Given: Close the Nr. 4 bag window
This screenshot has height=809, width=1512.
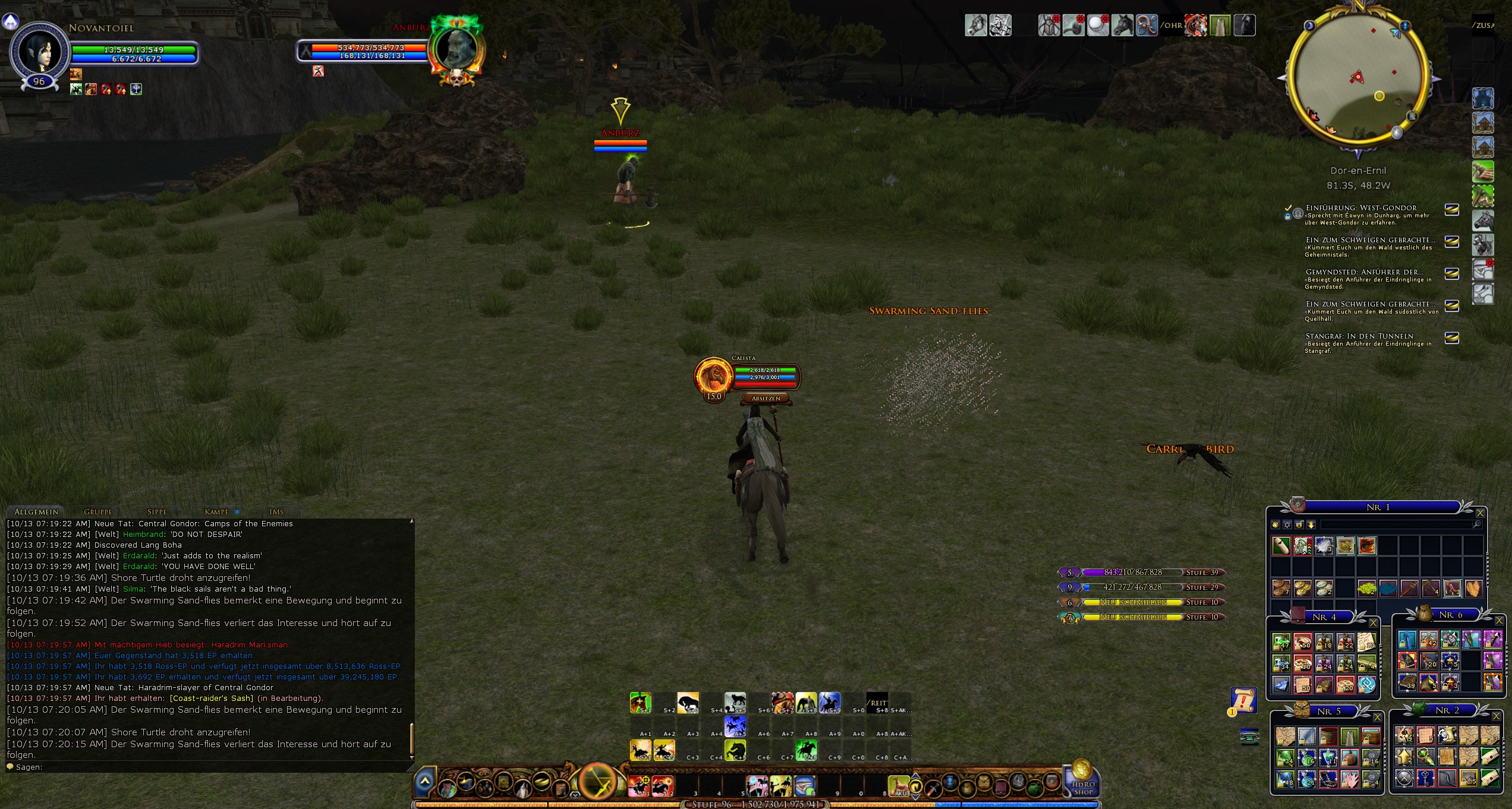Looking at the screenshot, I should click(x=1373, y=622).
